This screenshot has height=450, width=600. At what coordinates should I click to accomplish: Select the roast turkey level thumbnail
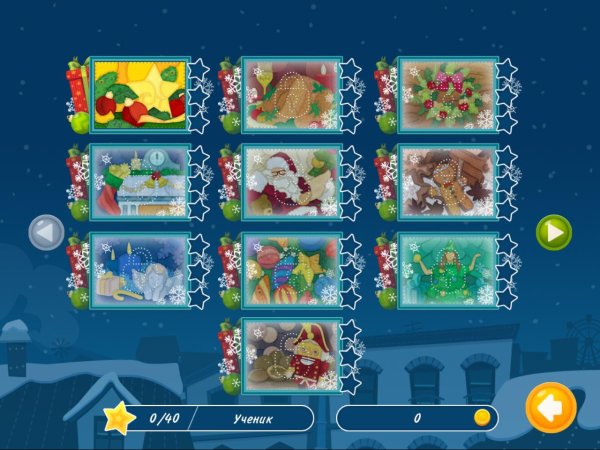292,95
